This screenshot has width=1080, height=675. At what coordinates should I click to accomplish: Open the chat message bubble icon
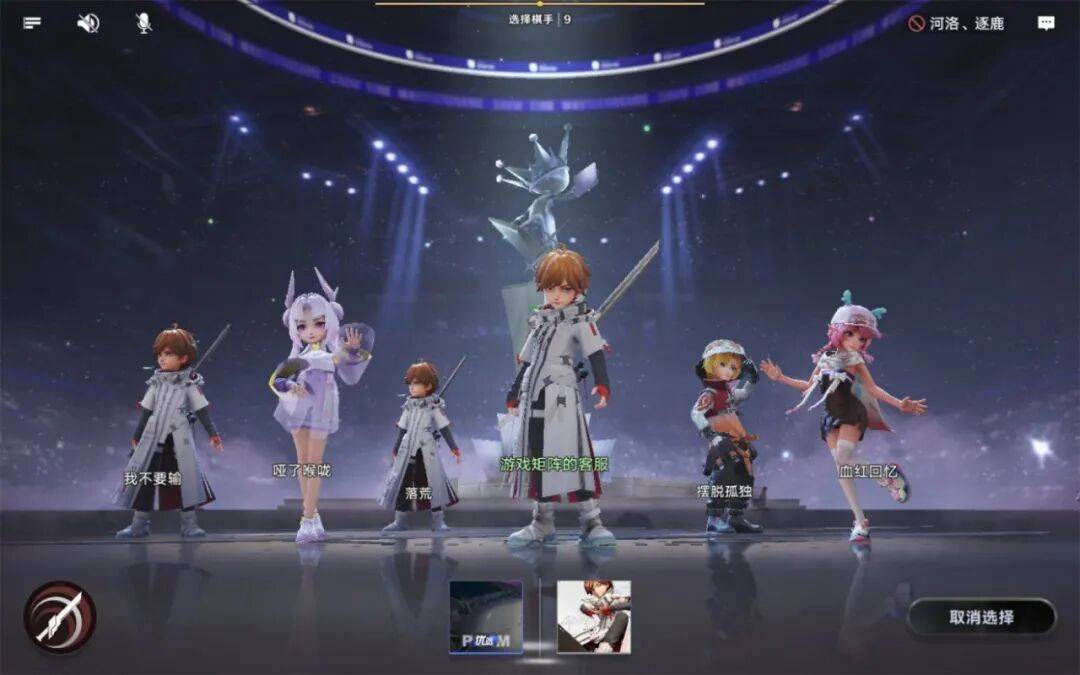tap(1046, 23)
